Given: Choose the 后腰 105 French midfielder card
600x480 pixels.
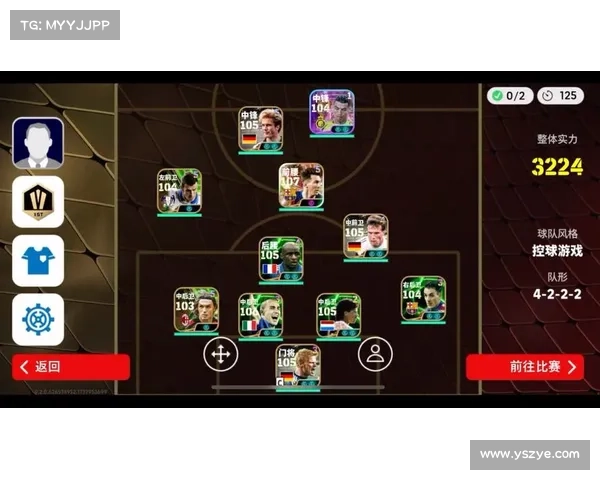Looking at the screenshot, I should click(281, 259).
